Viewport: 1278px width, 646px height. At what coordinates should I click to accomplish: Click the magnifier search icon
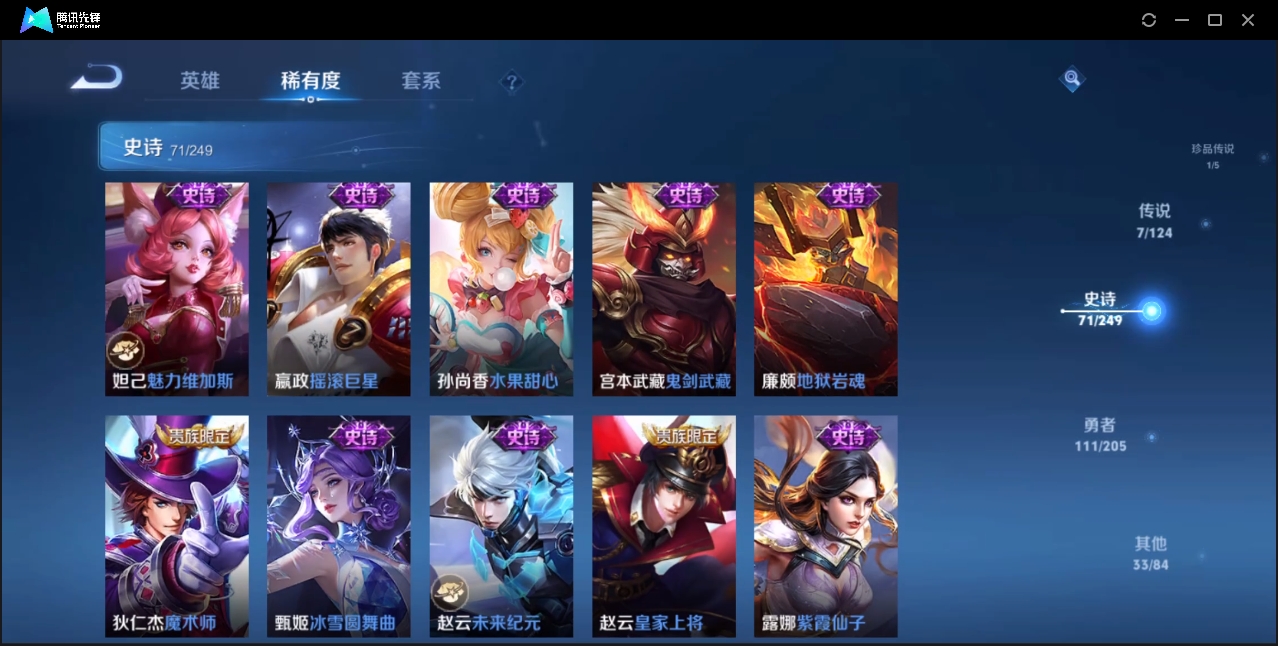click(x=1072, y=78)
